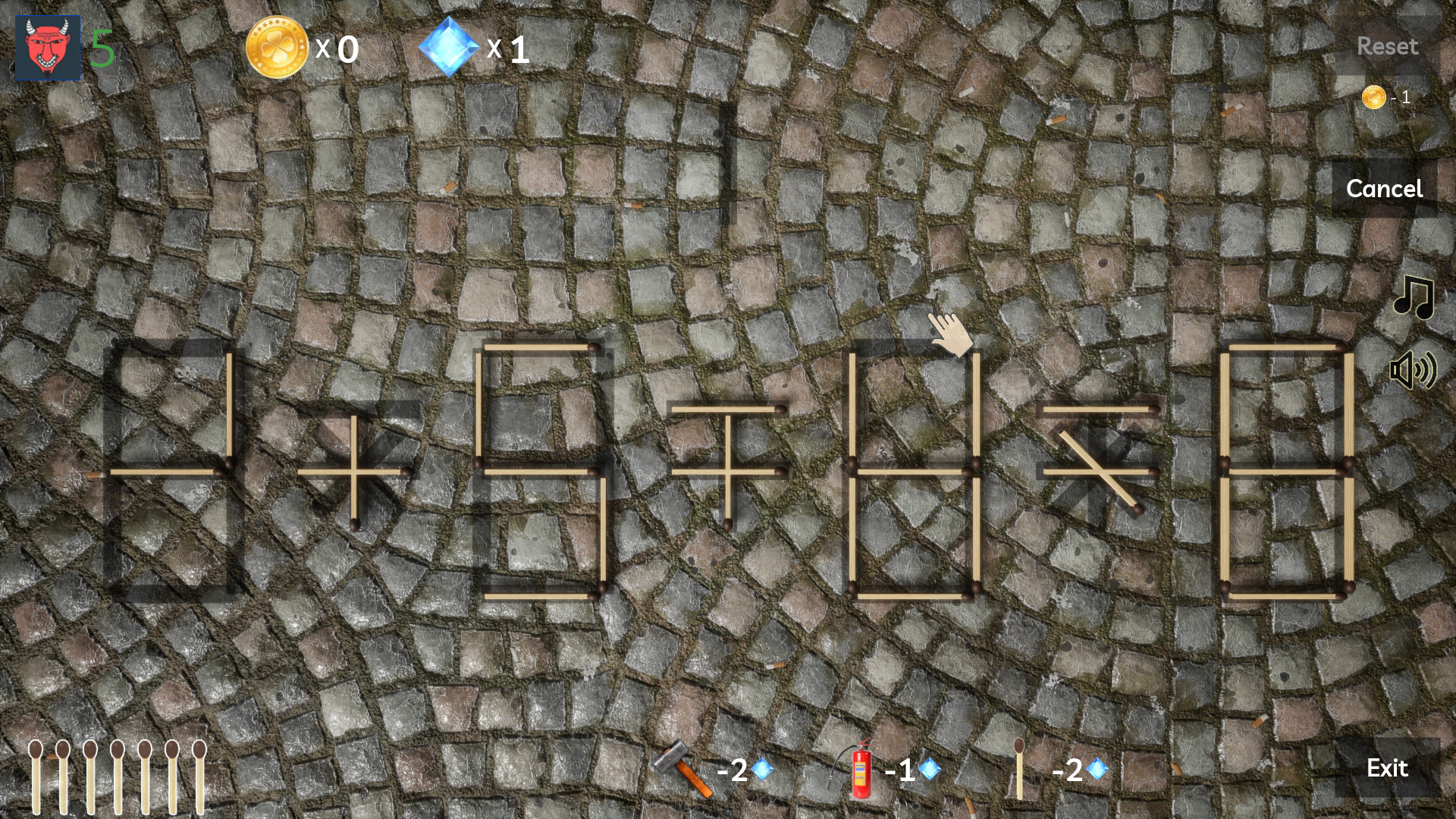Select the fire extinguisher tool
The width and height of the screenshot is (1456, 819).
tap(861, 770)
